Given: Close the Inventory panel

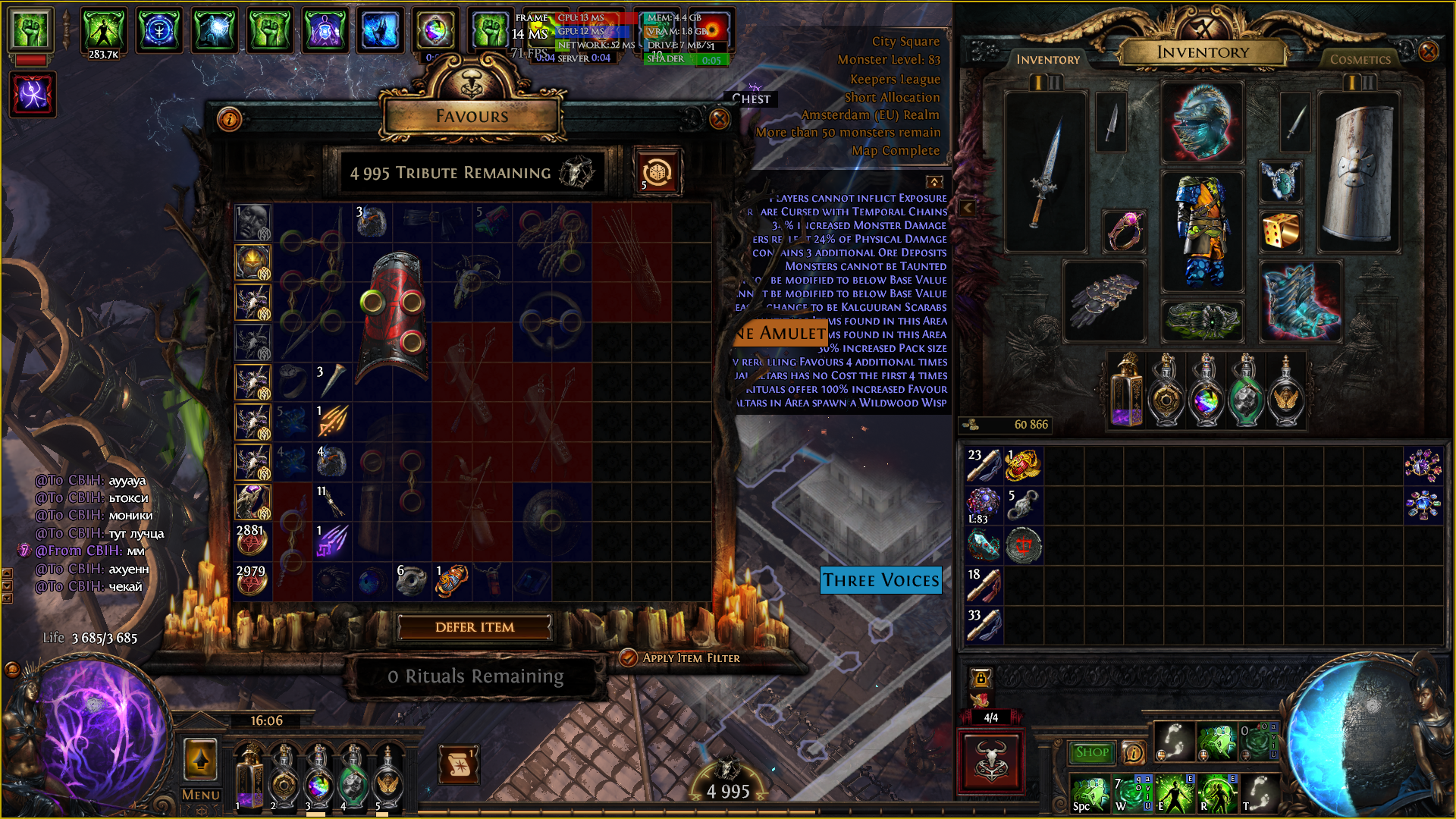Looking at the screenshot, I should click(1428, 52).
